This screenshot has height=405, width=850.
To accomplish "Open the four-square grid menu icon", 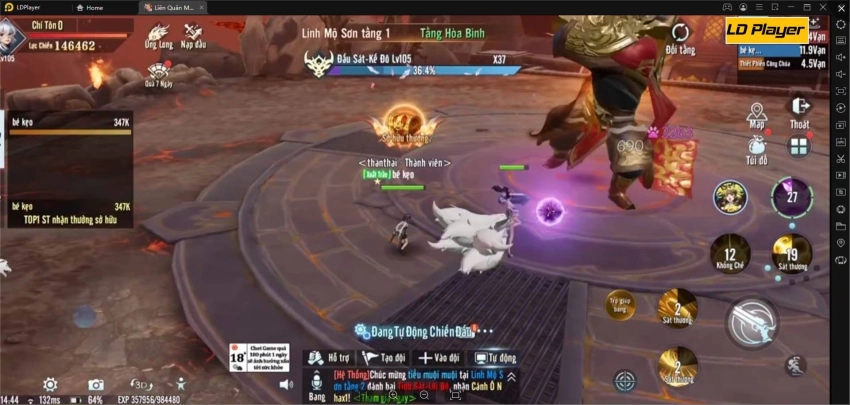I will click(798, 148).
